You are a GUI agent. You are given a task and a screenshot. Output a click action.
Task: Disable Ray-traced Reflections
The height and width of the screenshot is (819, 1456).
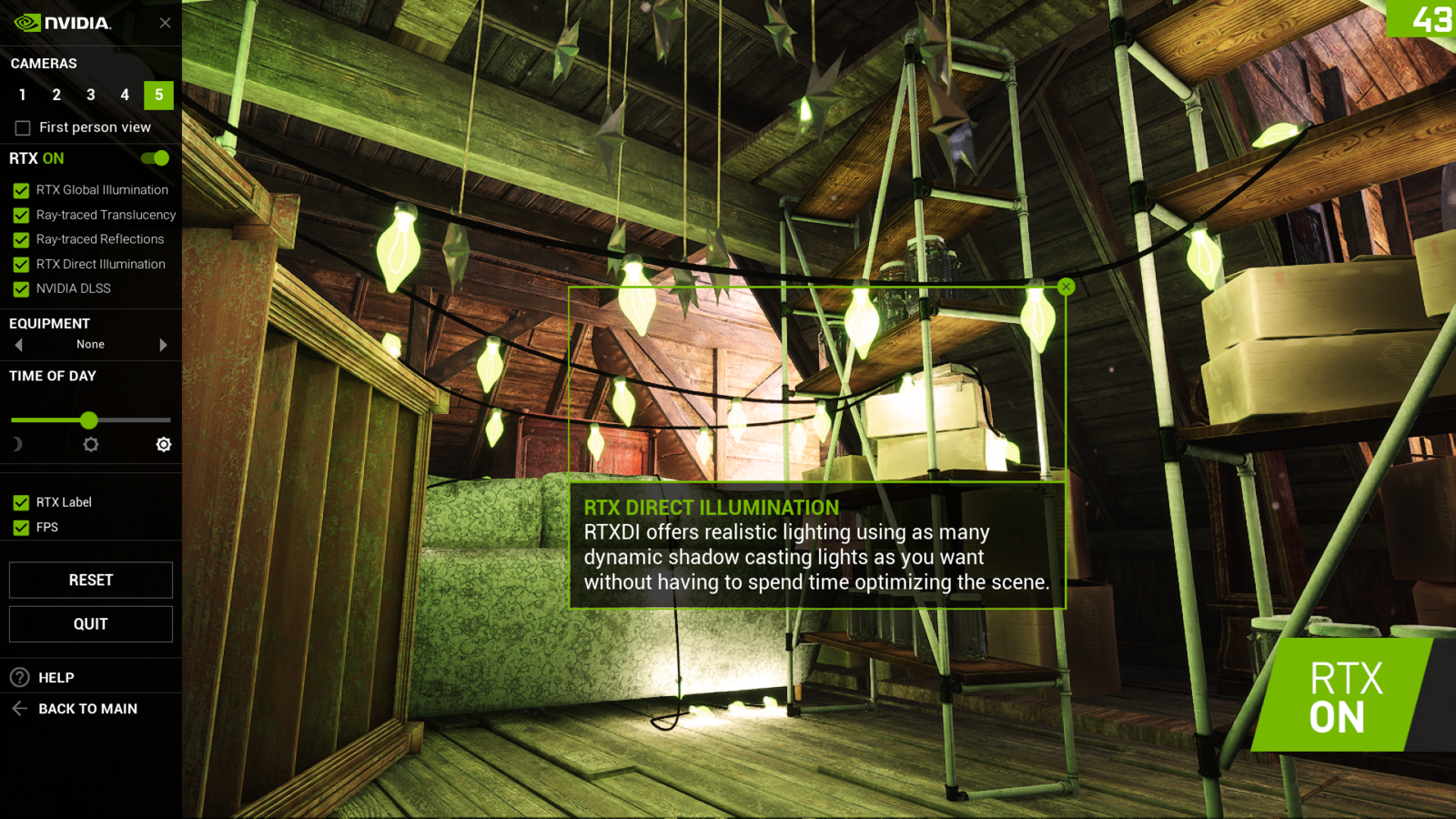pyautogui.click(x=21, y=239)
